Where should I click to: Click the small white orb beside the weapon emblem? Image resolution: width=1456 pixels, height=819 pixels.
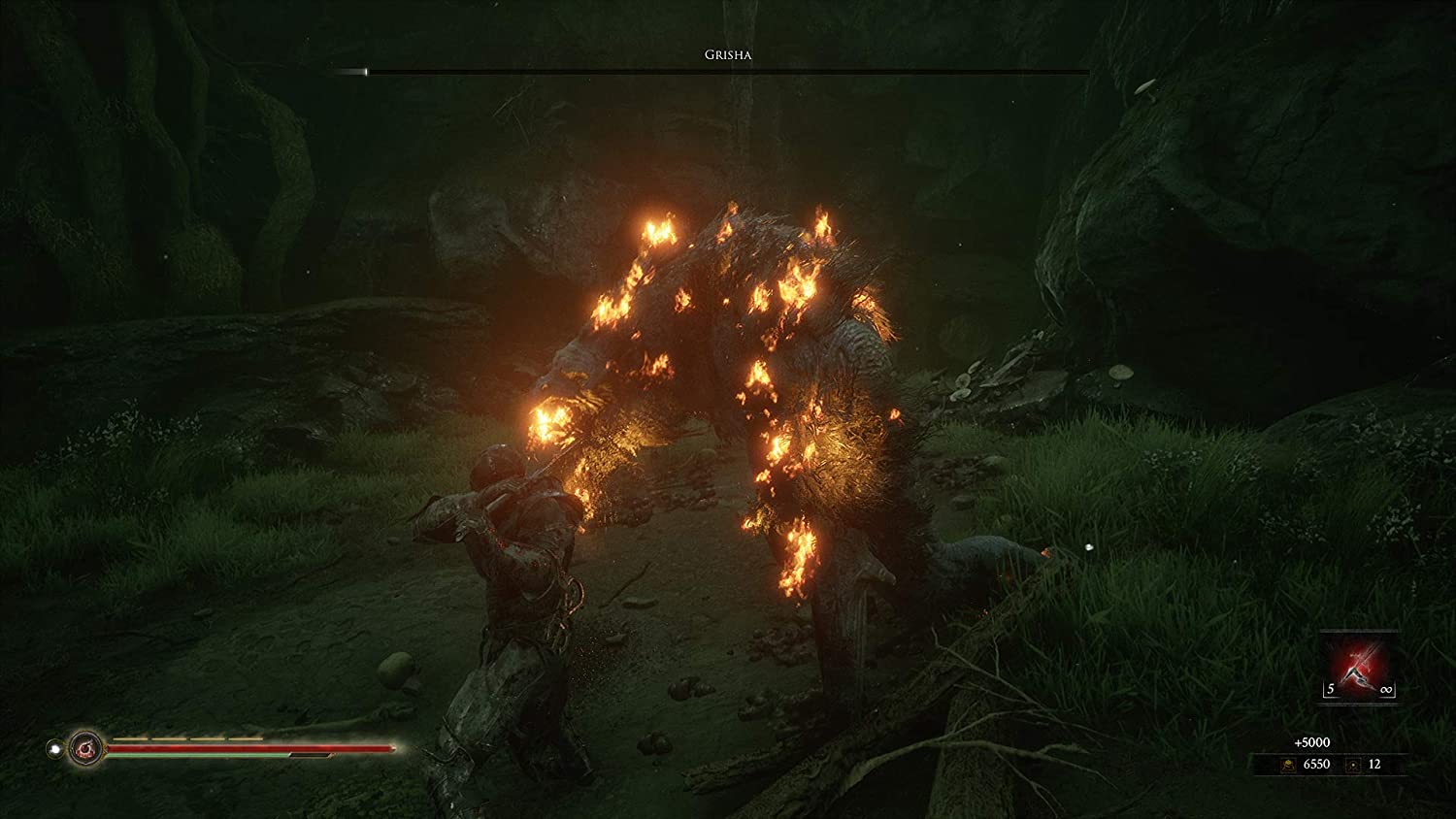[x=55, y=748]
